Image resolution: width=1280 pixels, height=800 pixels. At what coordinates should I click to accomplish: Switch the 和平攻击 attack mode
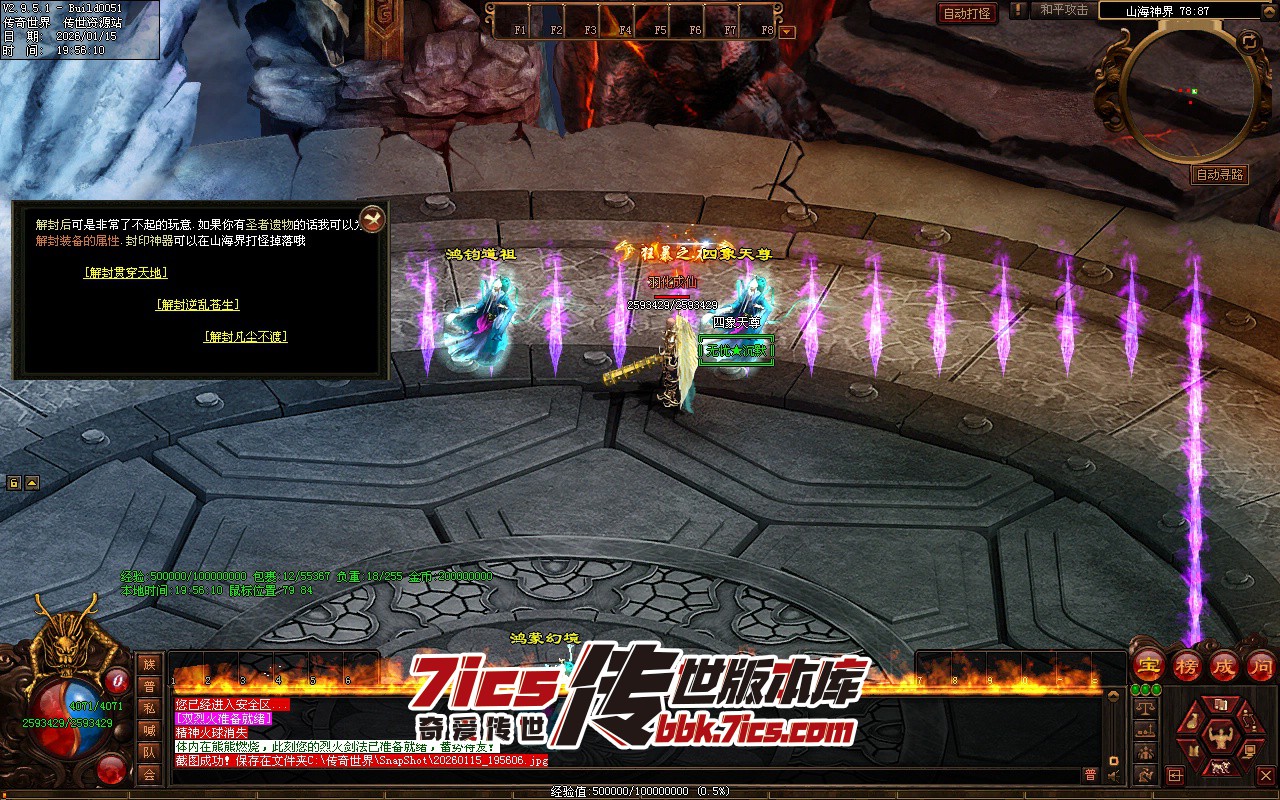(x=1064, y=10)
